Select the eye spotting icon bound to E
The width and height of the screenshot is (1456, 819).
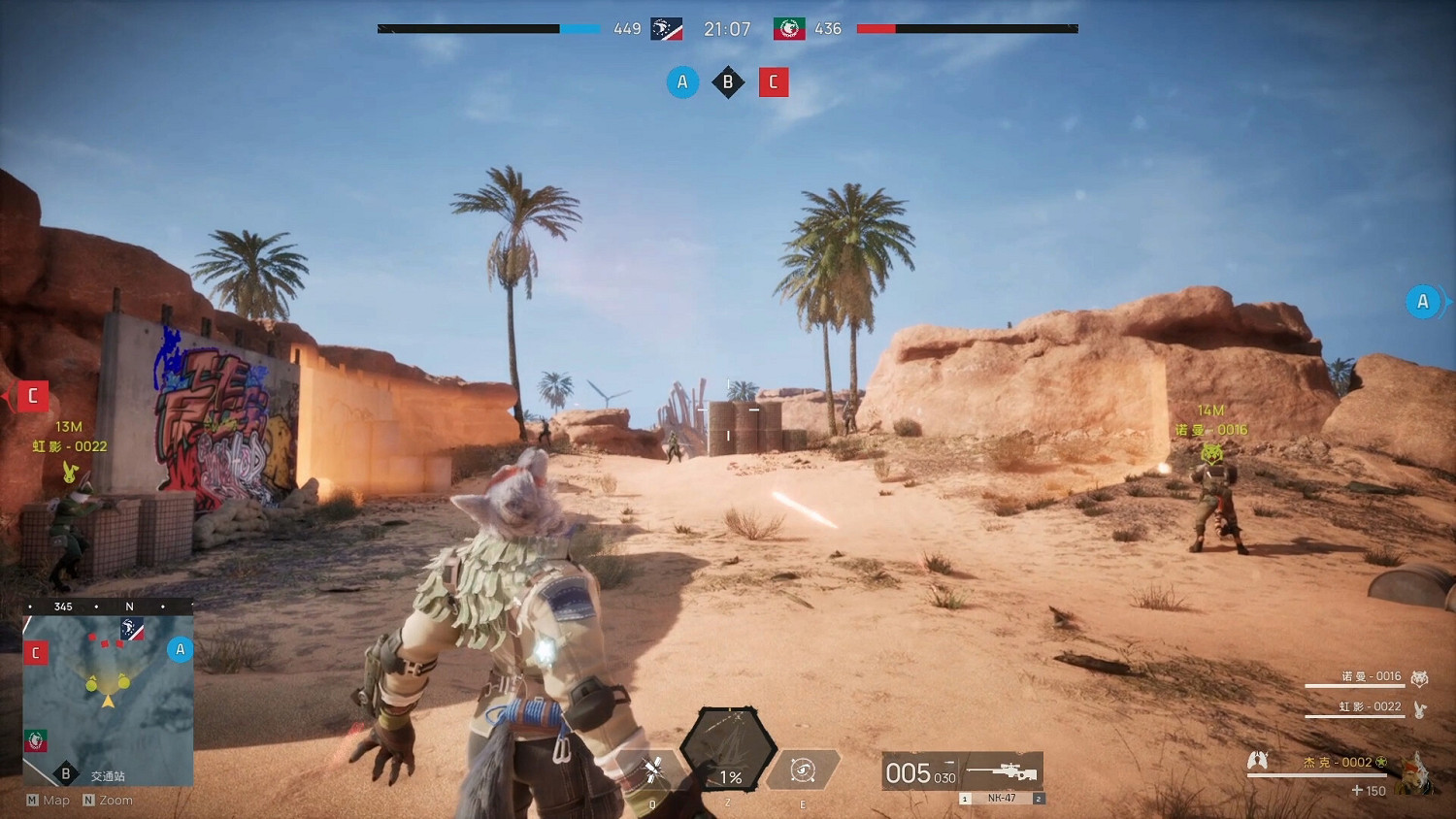803,770
